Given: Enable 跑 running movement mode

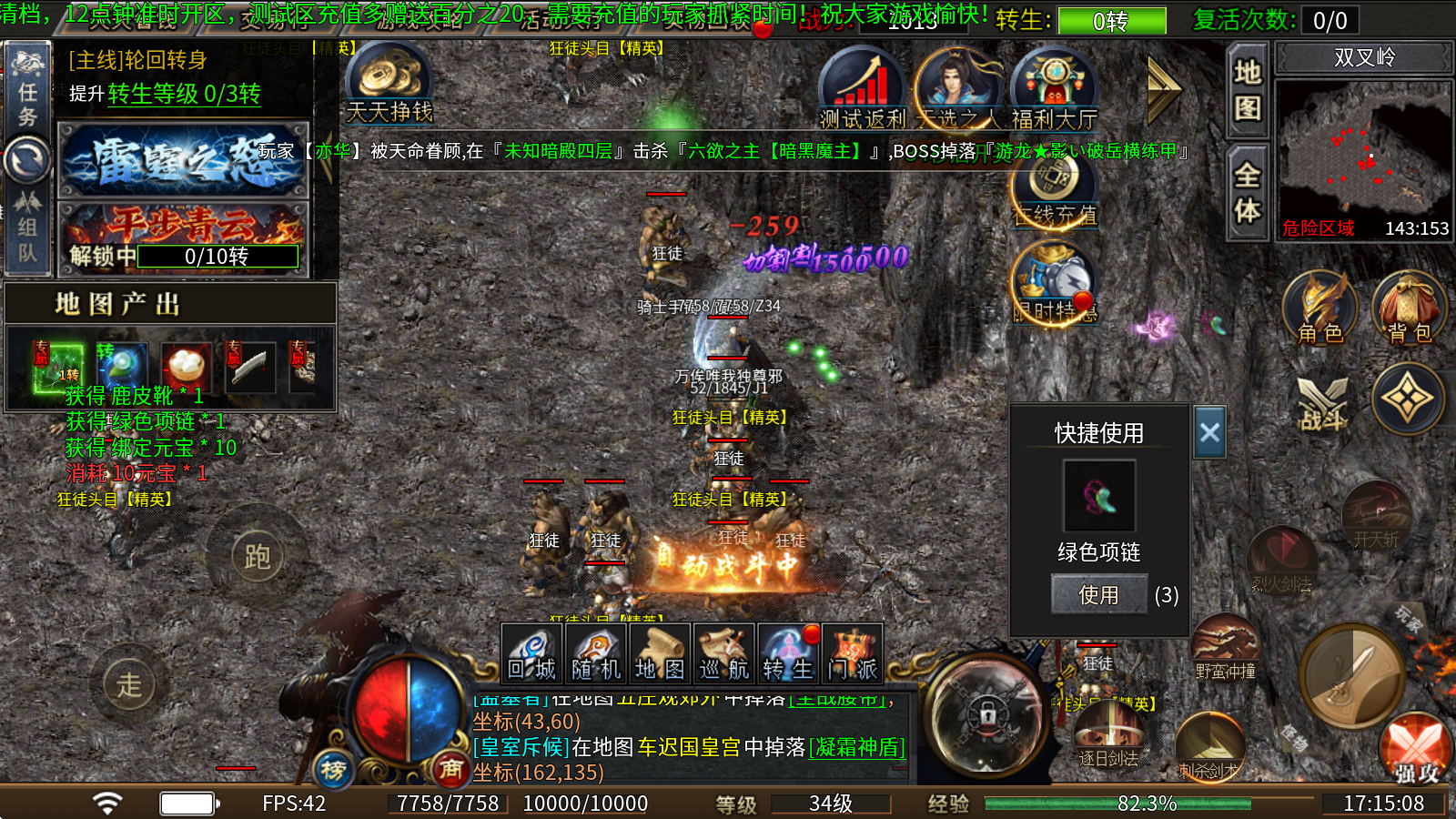Looking at the screenshot, I should pyautogui.click(x=259, y=555).
